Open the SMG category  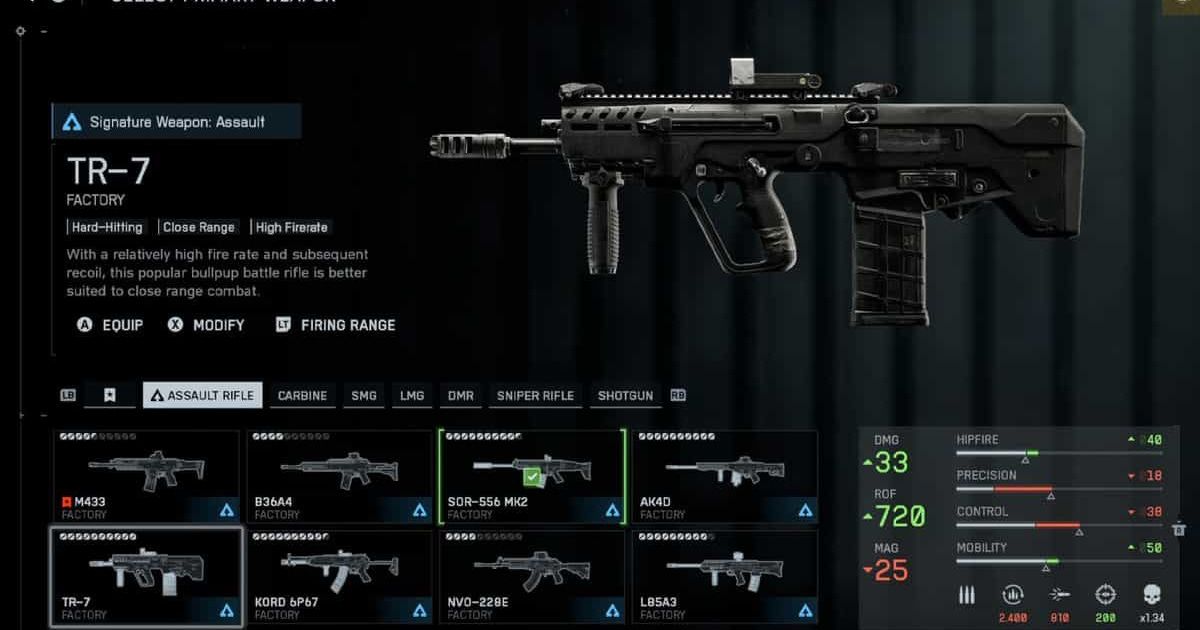click(364, 395)
